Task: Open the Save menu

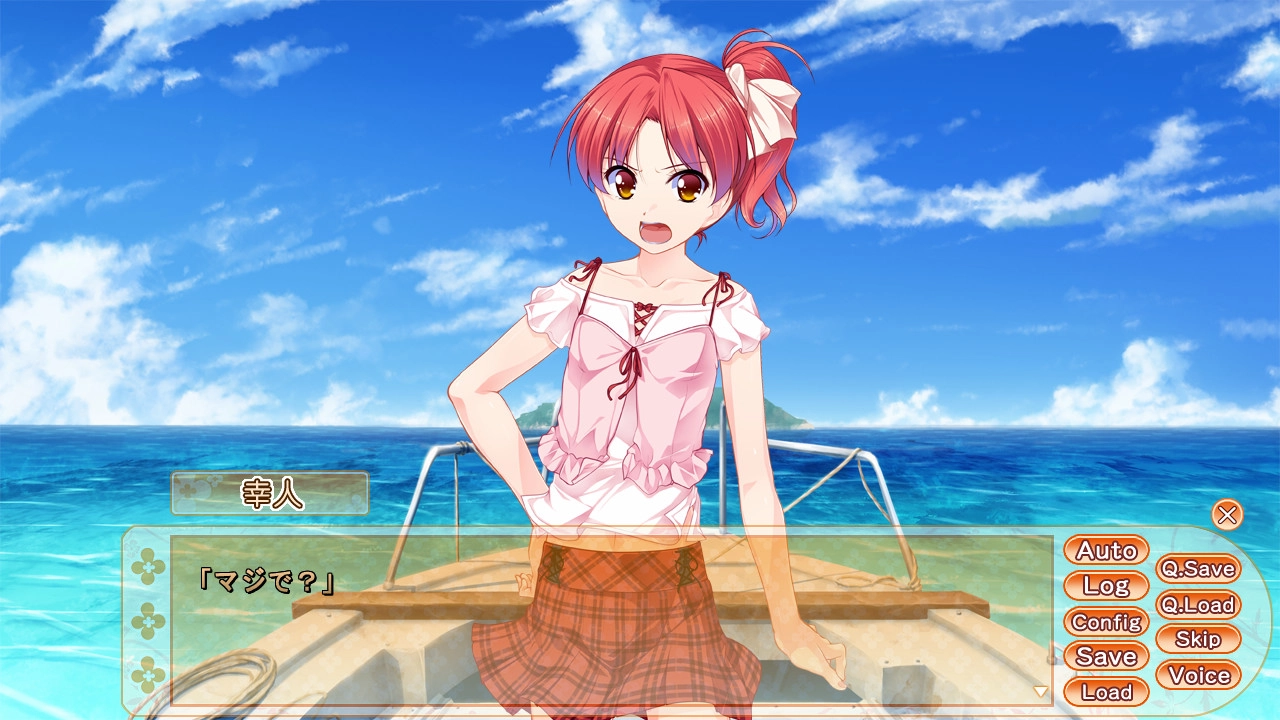Action: (1106, 656)
